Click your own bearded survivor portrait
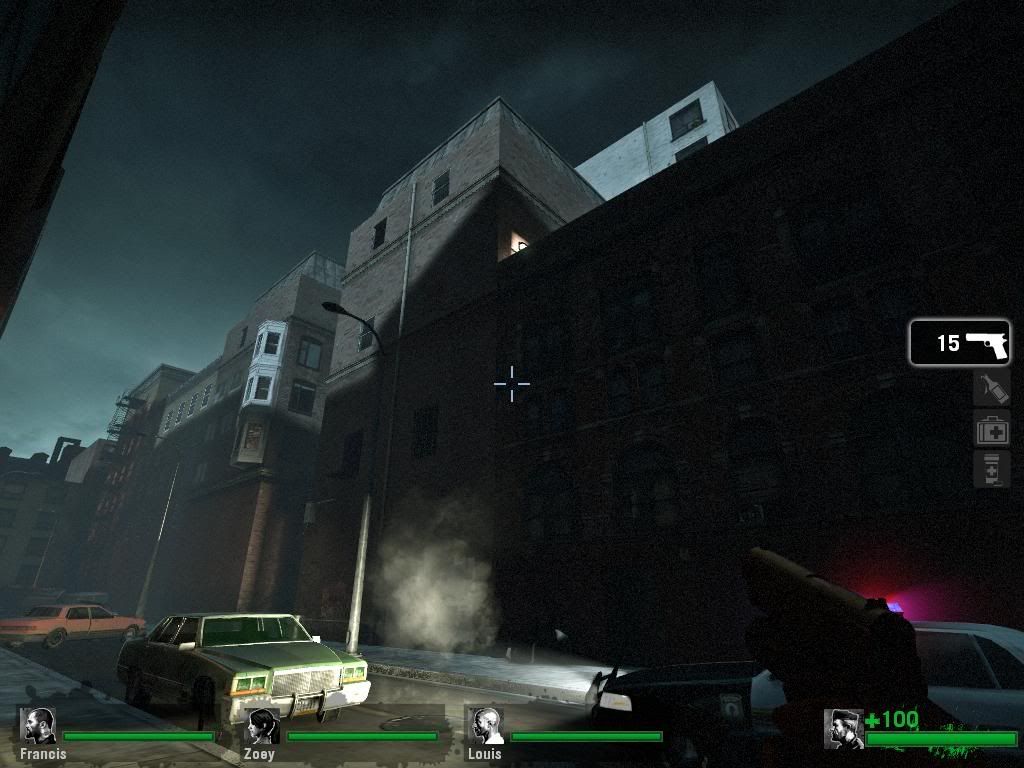 [843, 728]
